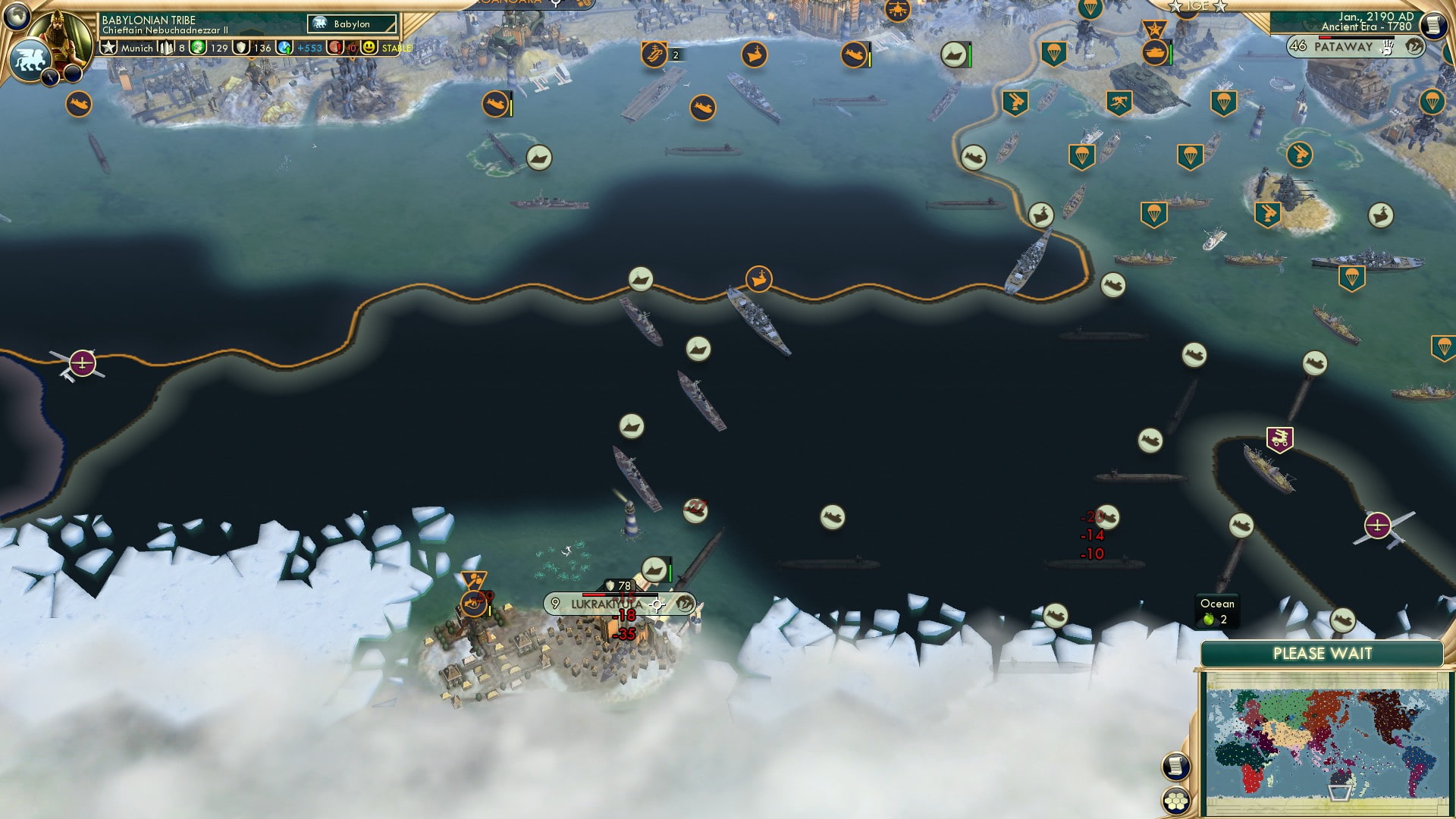Click the happiness smiley face icon
Viewport: 1456px width, 819px height.
[x=369, y=48]
